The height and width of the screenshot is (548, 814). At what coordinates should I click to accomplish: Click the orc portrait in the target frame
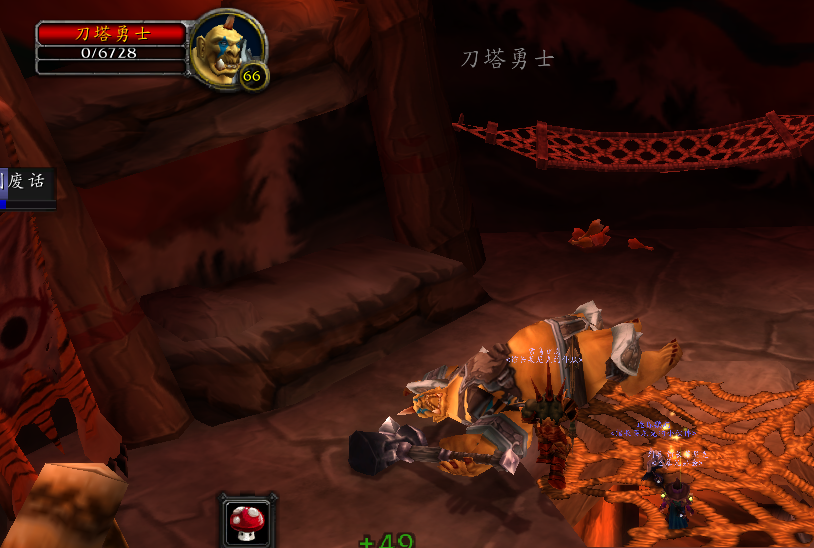(226, 47)
